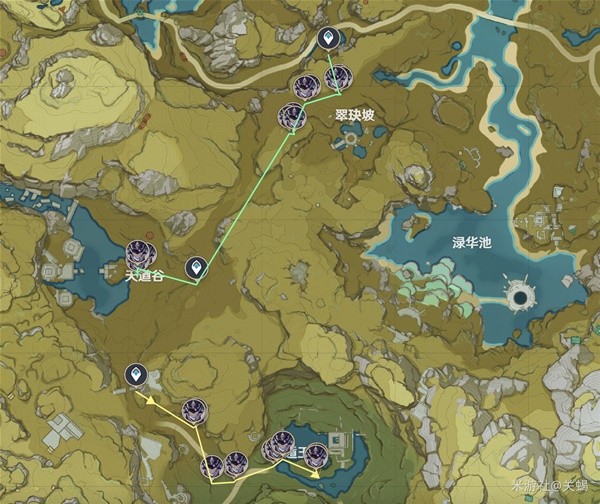This screenshot has height=504, width=600.
Task: Click the first enemy marker along the yellow route
Action: click(x=193, y=409)
